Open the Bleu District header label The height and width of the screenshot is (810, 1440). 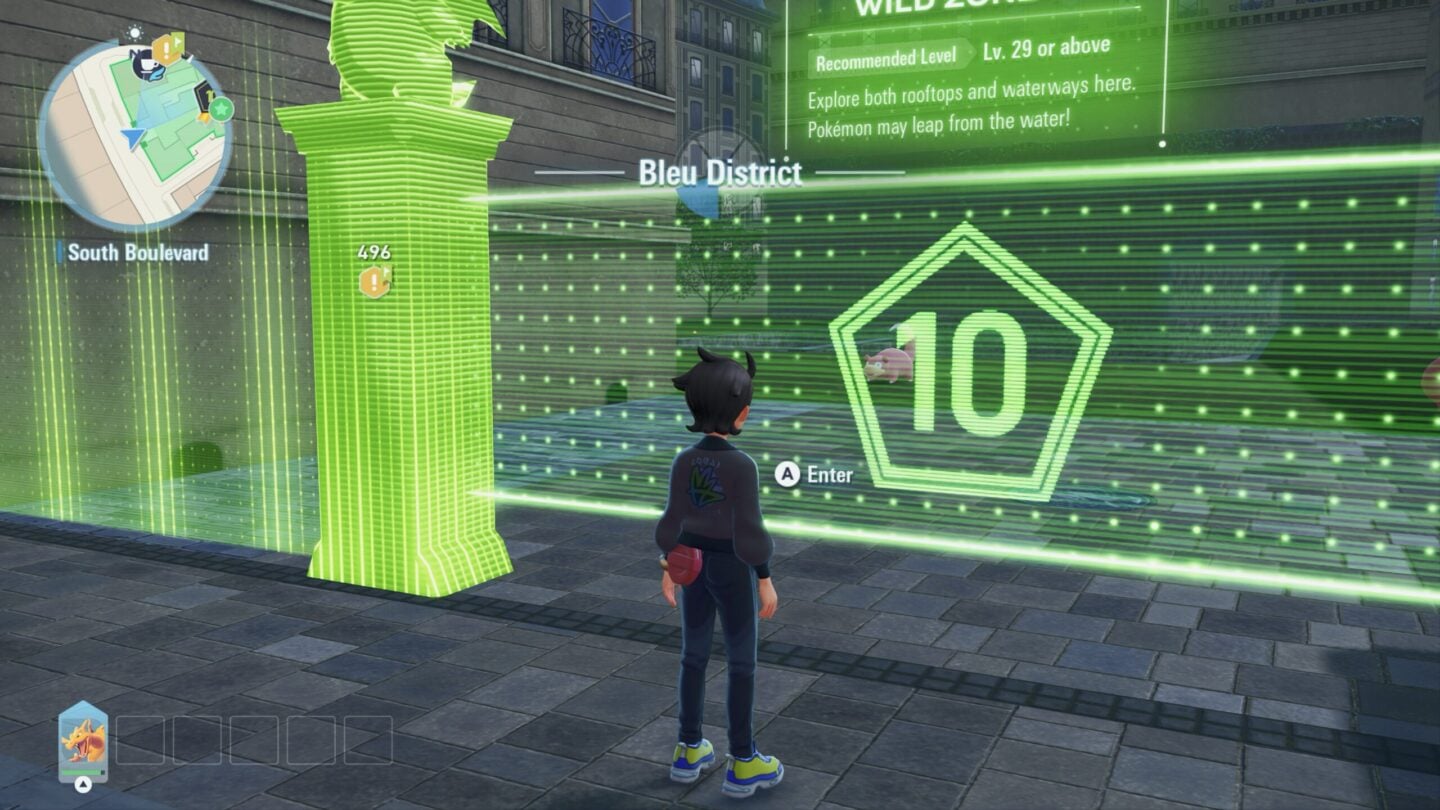[718, 173]
